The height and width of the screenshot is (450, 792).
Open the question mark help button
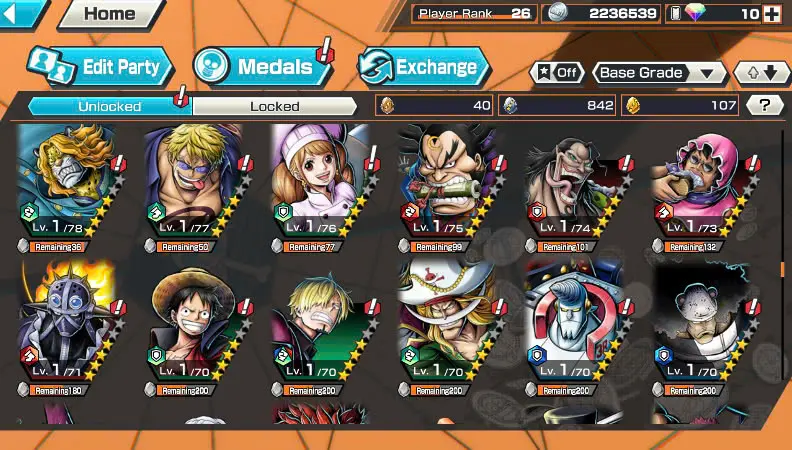click(765, 105)
